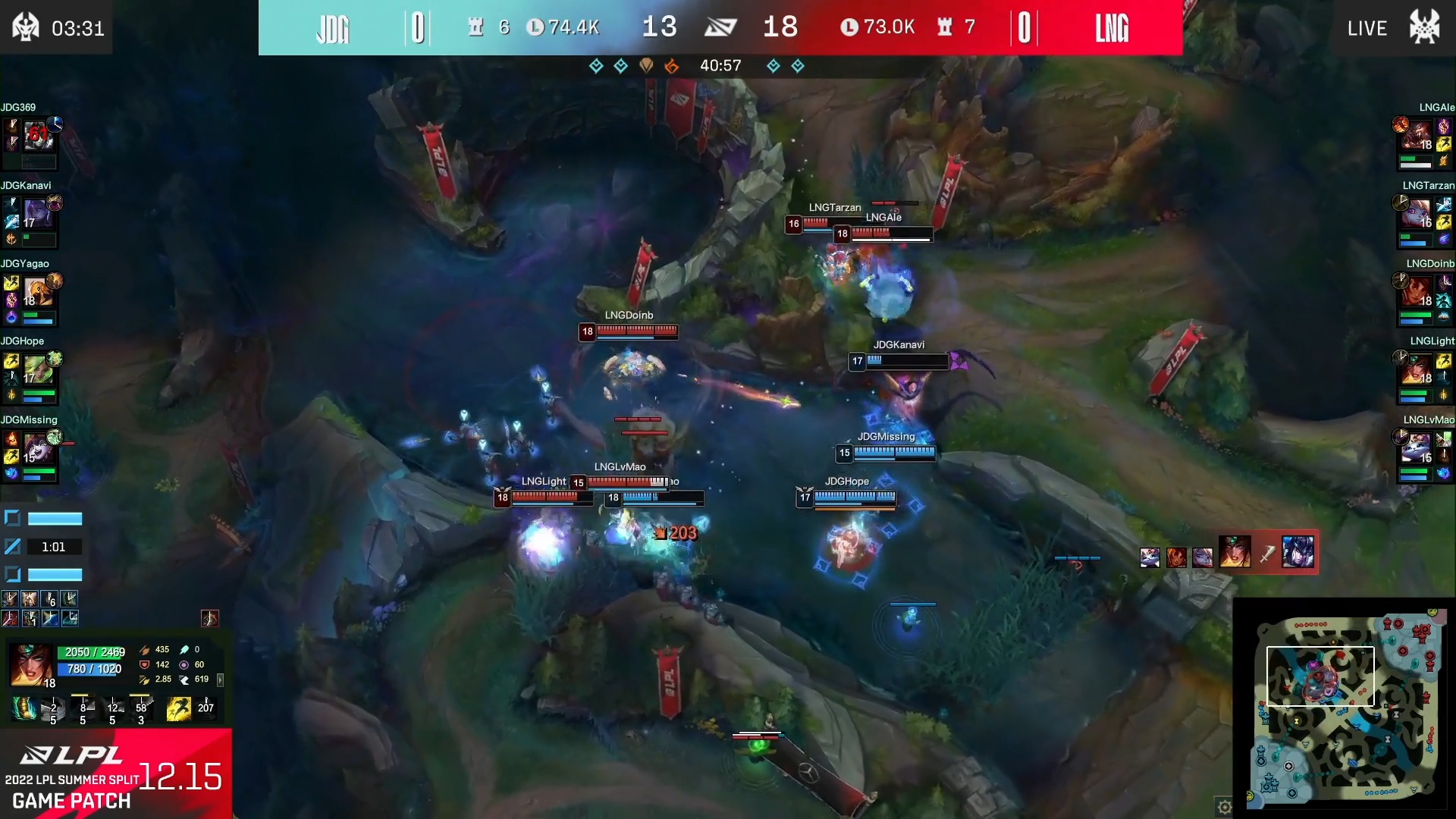Click the LIVE indicator in the top right
Image resolution: width=1456 pixels, height=819 pixels.
pyautogui.click(x=1367, y=28)
